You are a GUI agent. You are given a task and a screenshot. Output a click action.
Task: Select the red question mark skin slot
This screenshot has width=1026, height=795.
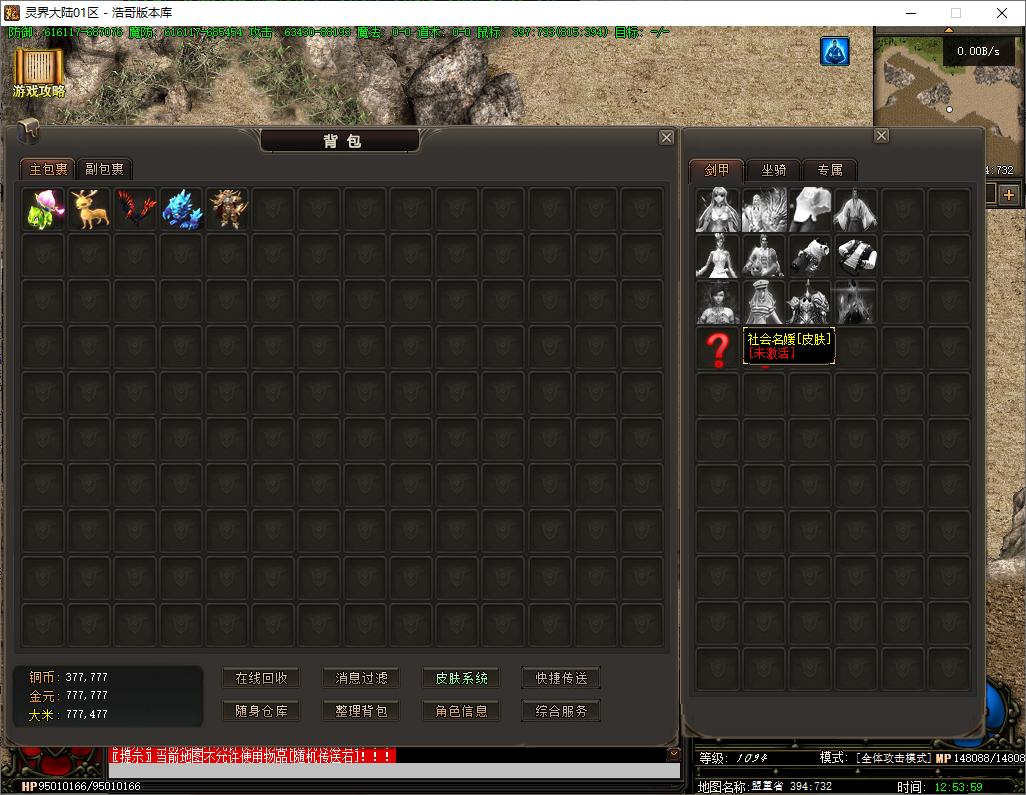(718, 349)
